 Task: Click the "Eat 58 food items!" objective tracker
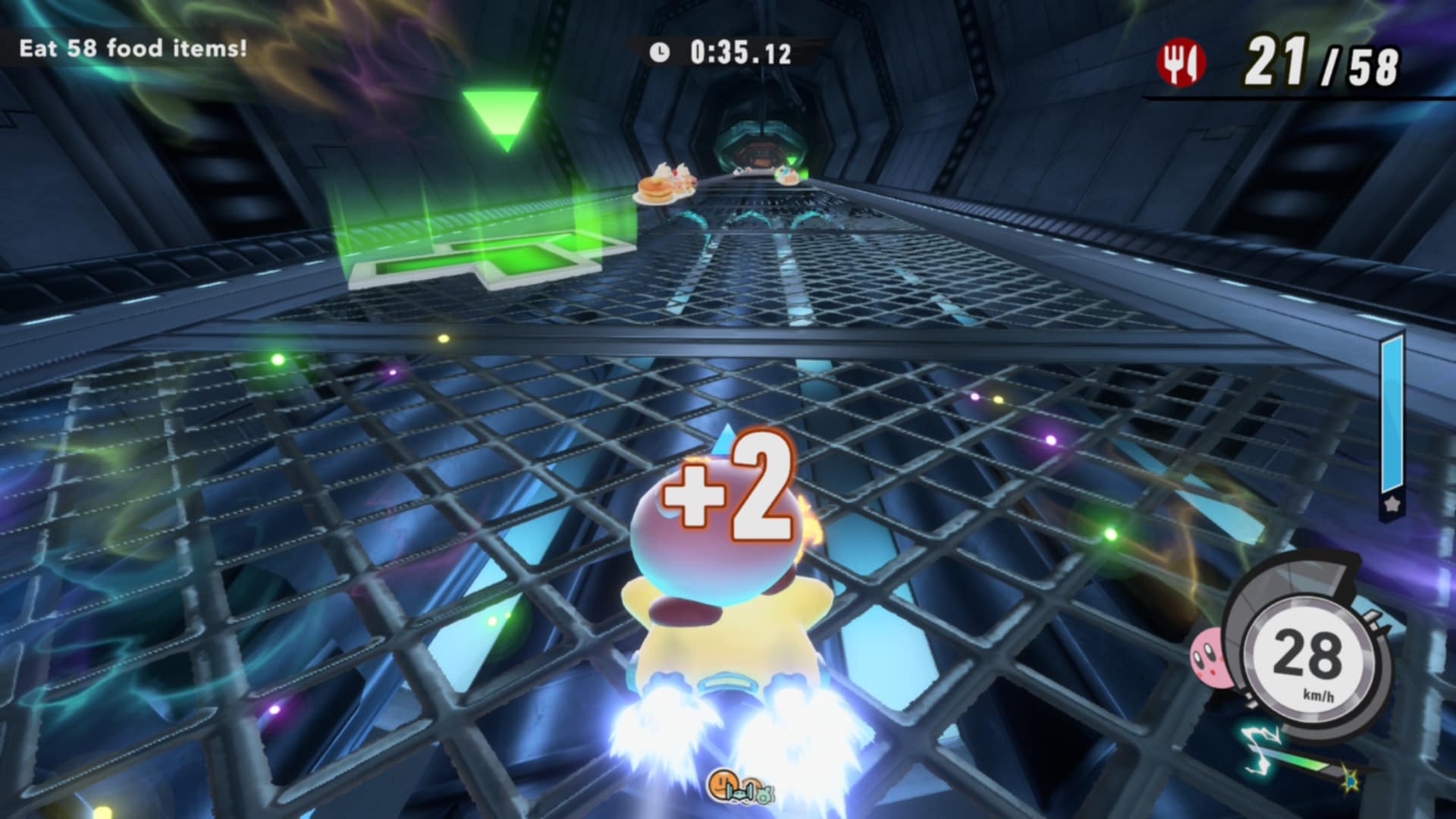133,49
